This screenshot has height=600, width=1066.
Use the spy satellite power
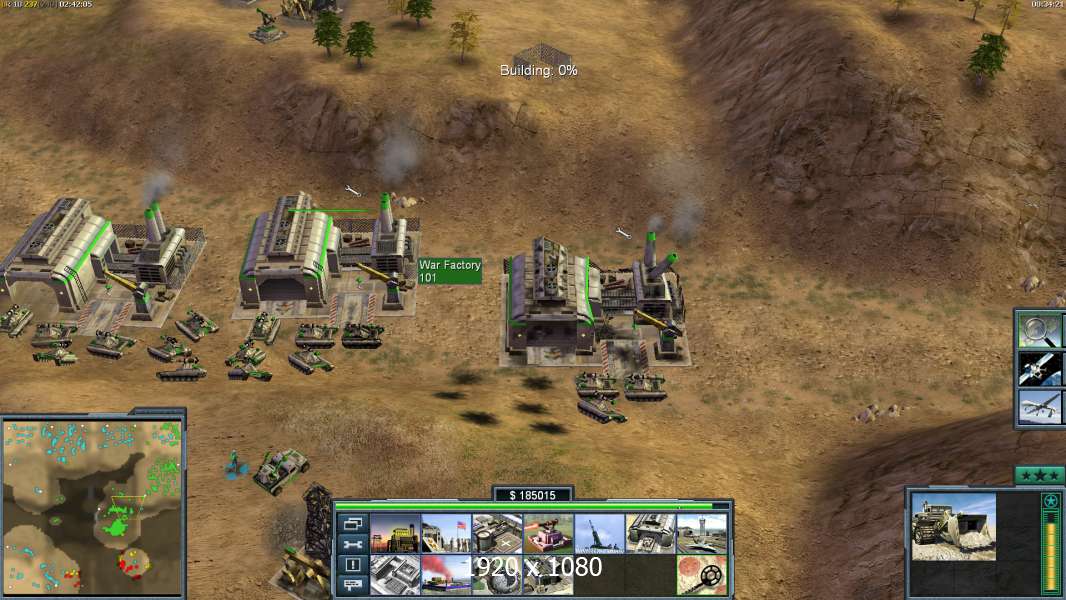click(x=1040, y=368)
